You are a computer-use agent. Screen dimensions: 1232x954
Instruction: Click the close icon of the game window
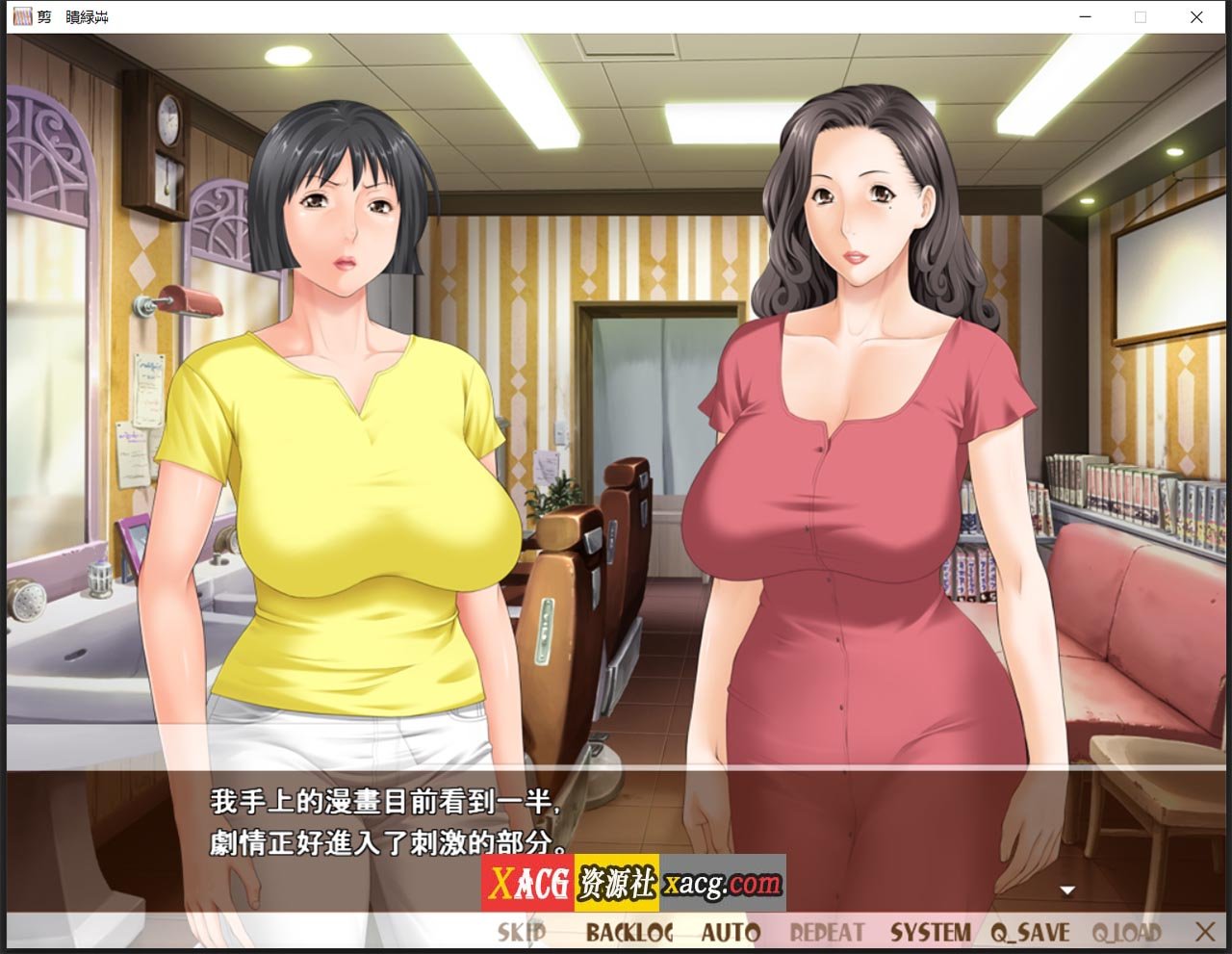click(1195, 17)
